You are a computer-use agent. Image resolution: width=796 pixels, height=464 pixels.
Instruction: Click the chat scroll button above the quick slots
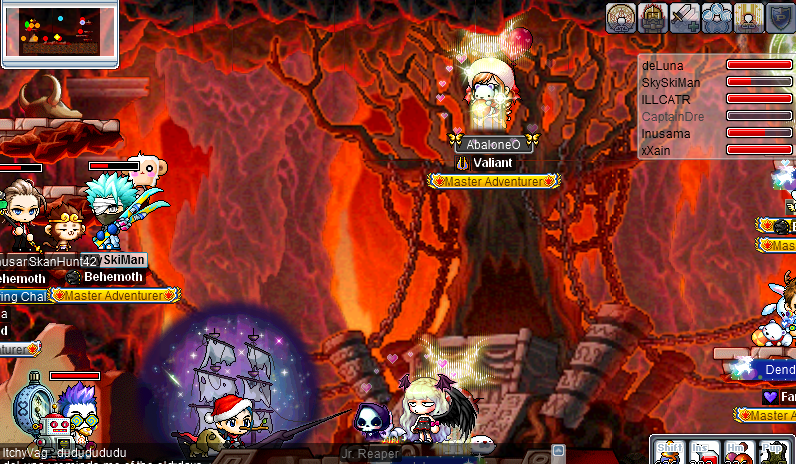click(559, 451)
